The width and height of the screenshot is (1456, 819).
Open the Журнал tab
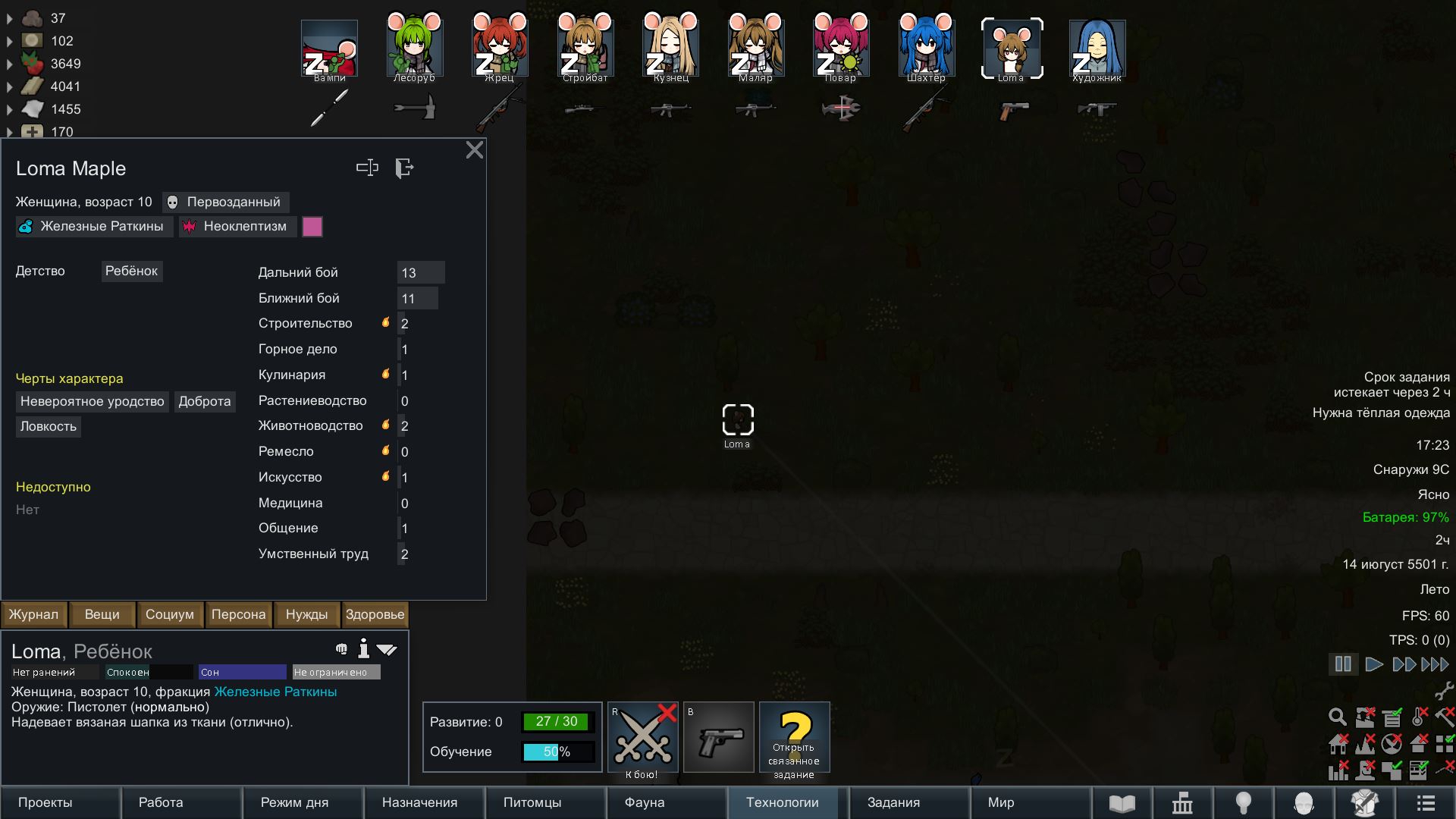tap(34, 614)
